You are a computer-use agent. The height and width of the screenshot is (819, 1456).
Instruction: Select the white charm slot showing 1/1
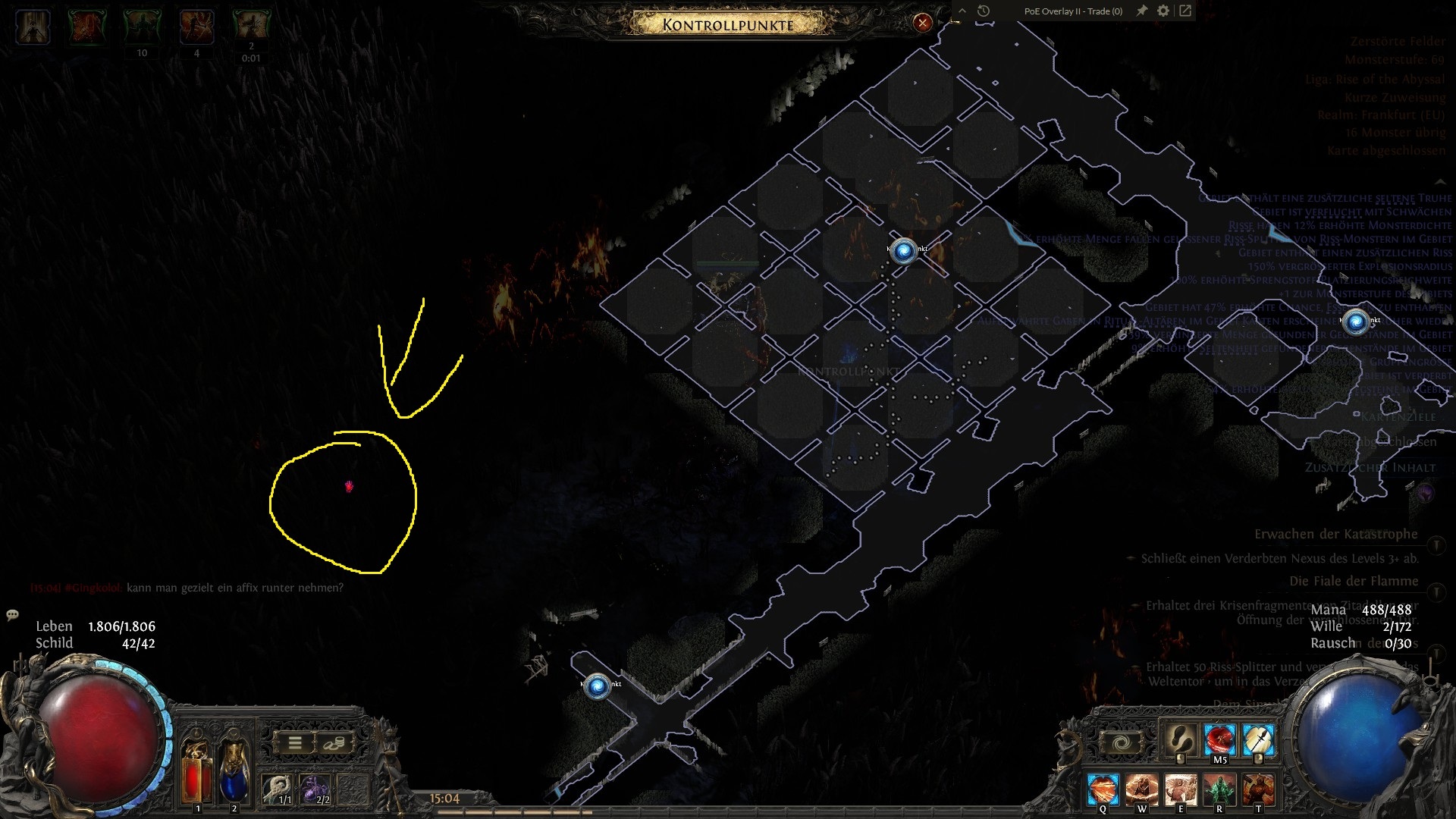(277, 789)
